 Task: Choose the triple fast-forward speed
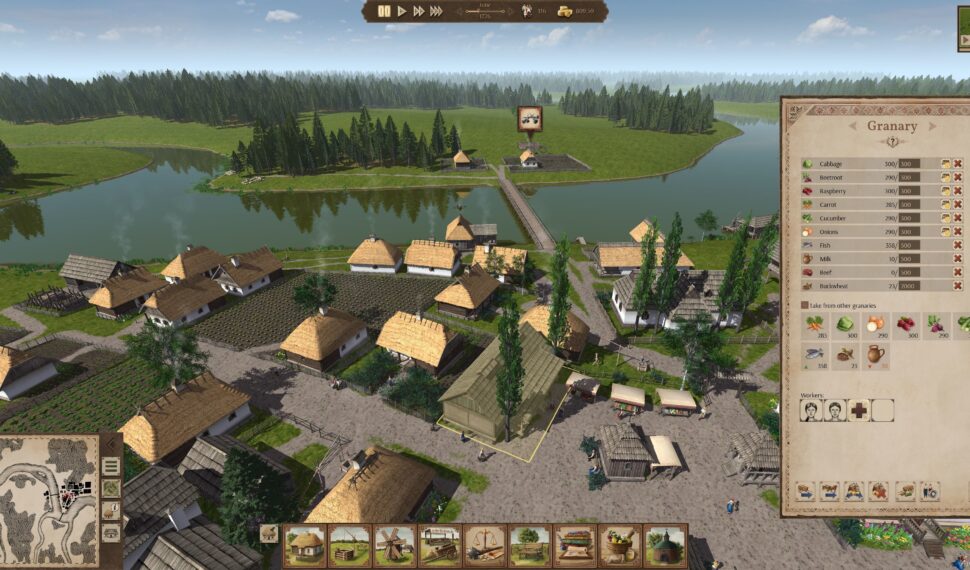(x=436, y=11)
